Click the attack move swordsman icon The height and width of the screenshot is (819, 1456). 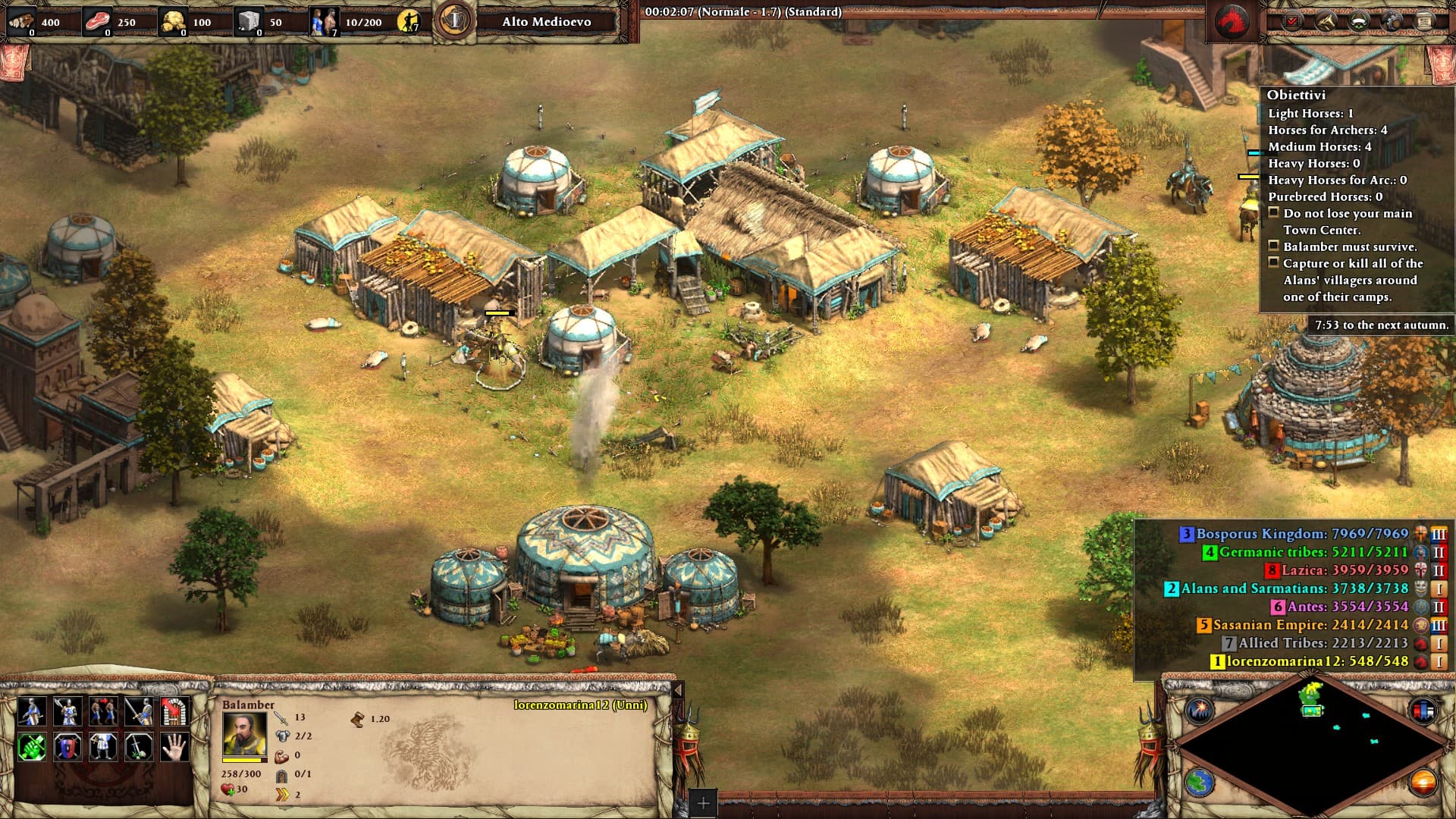[138, 711]
